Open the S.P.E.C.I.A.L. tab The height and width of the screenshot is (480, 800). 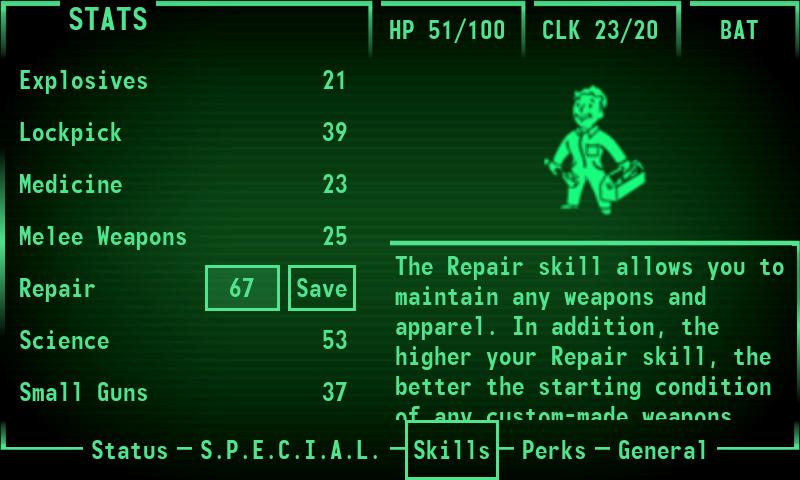click(290, 451)
